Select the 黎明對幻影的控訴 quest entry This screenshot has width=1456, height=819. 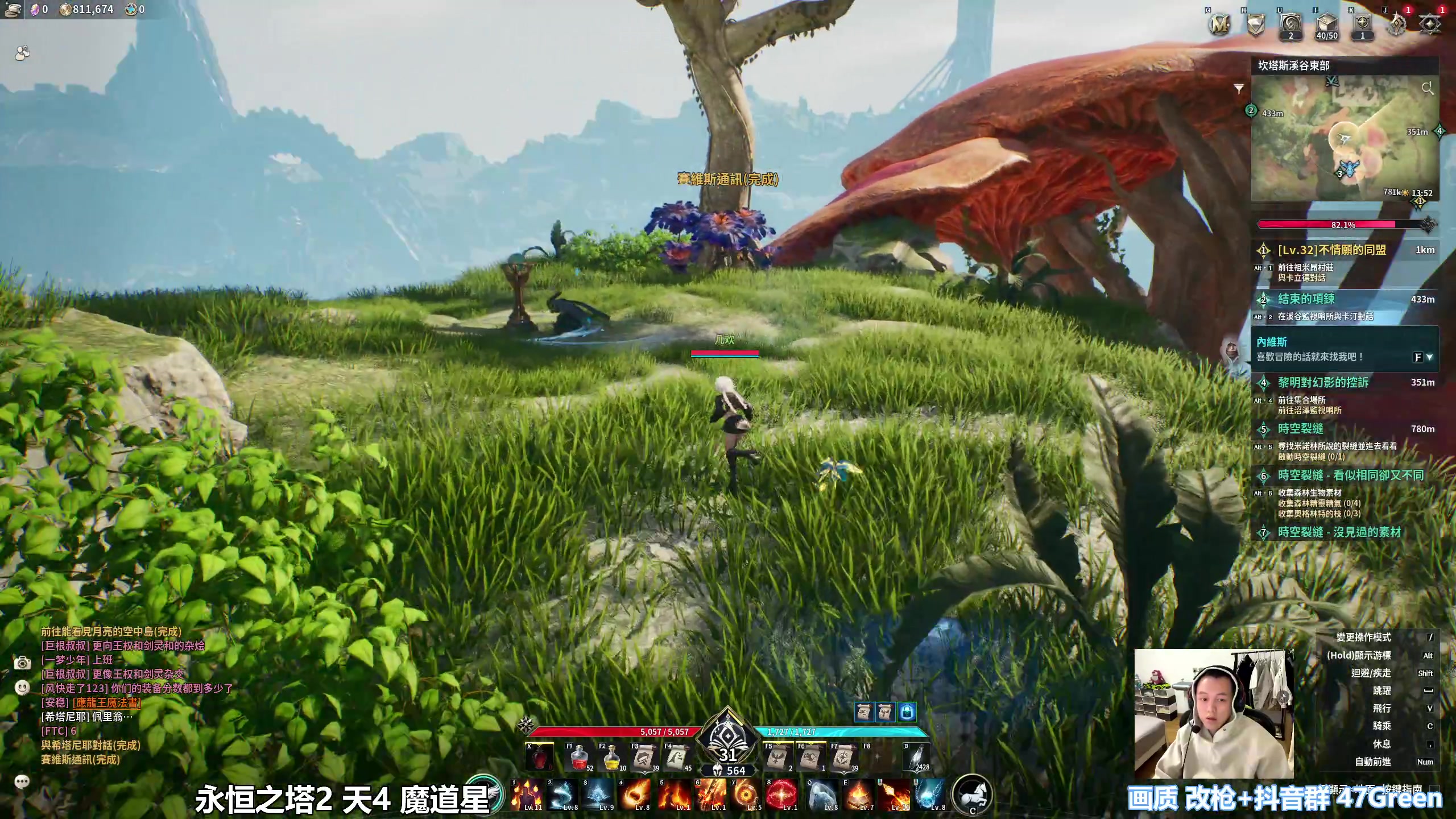point(1323,382)
